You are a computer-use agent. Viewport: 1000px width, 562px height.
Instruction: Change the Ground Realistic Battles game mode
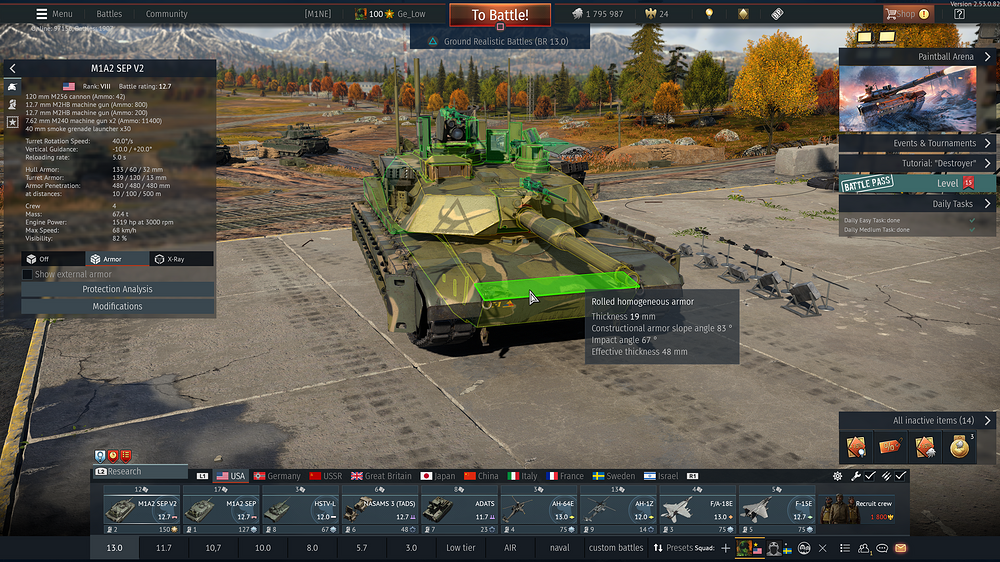[499, 42]
